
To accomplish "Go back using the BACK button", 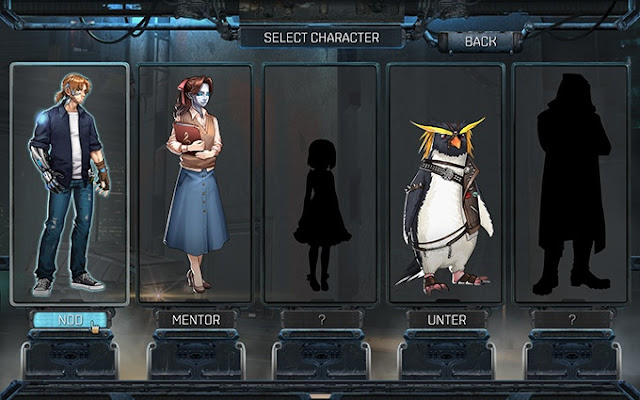I will (x=481, y=41).
